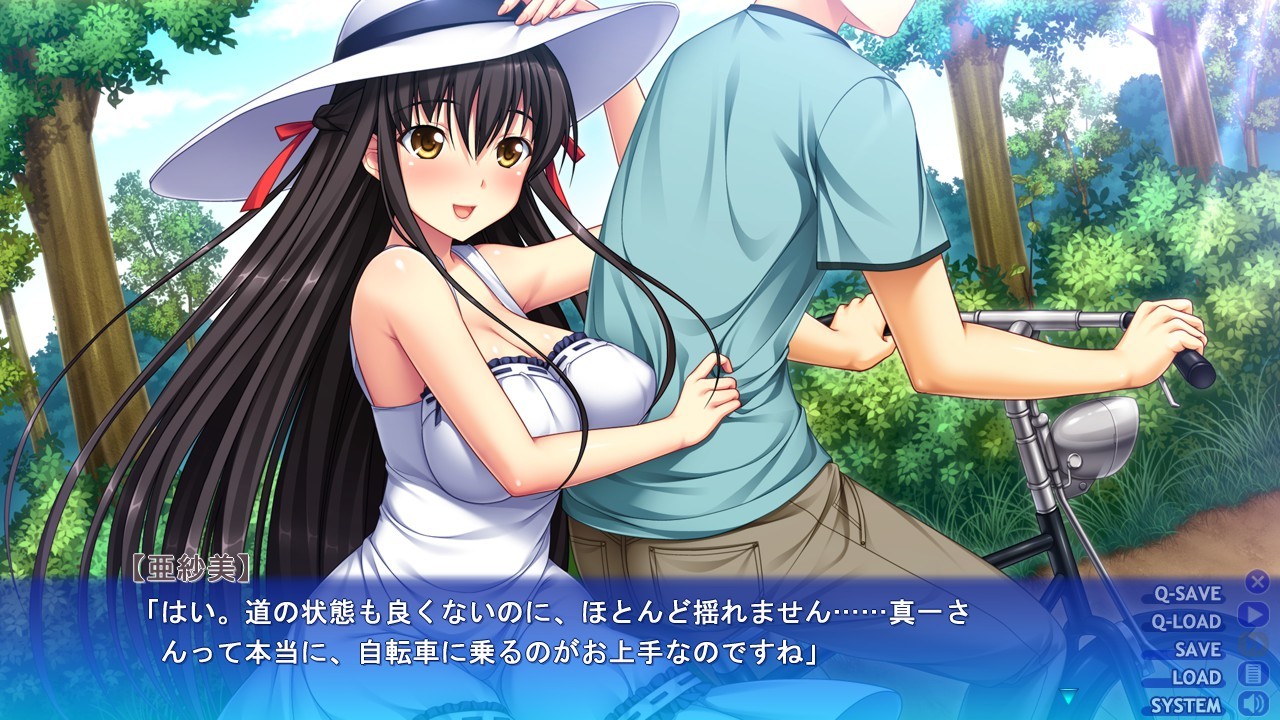Image resolution: width=1280 pixels, height=720 pixels.
Task: Click the grayed-out skip mode icon
Action: [x=1255, y=643]
